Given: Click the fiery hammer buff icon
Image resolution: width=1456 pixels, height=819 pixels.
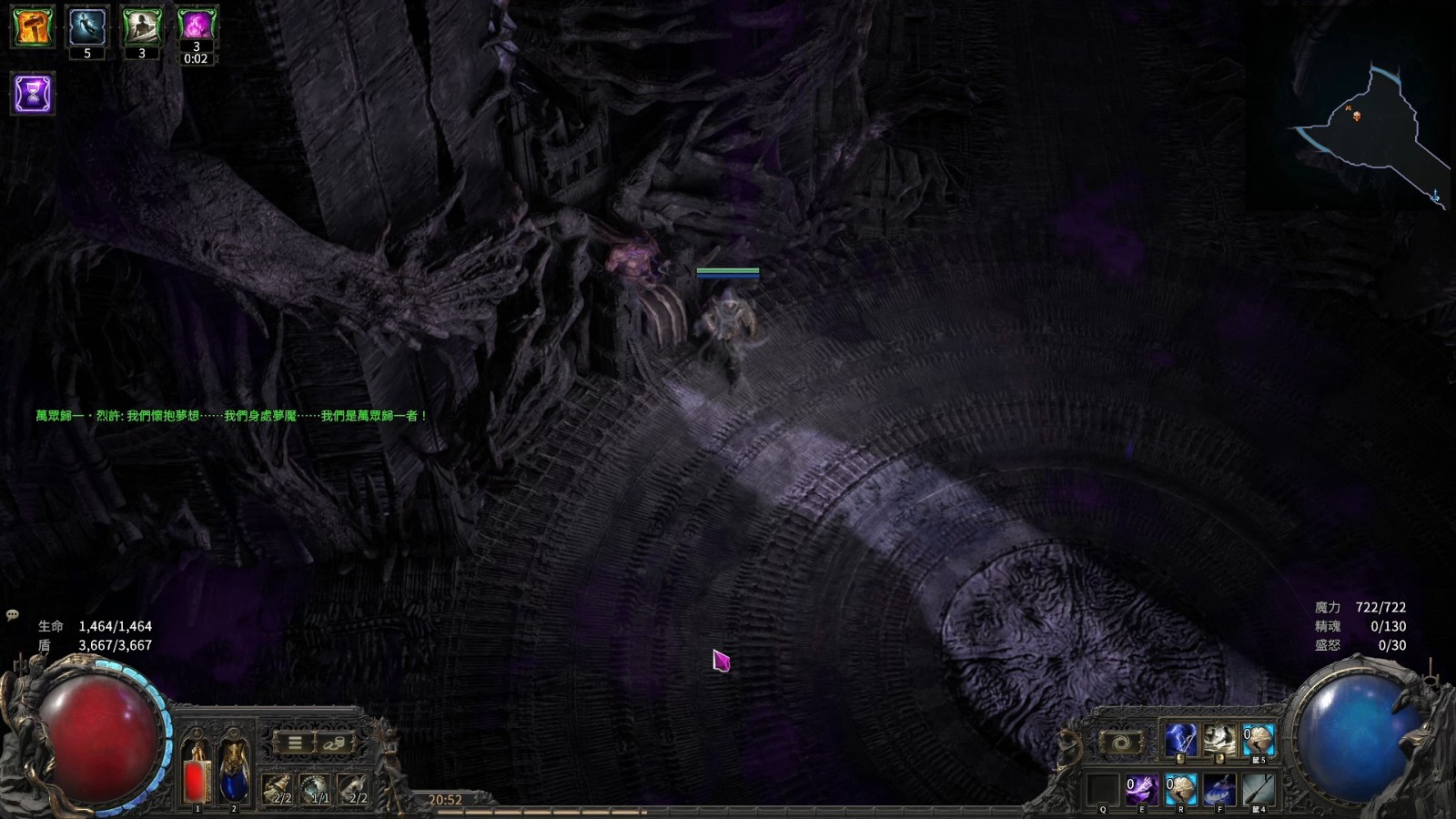Looking at the screenshot, I should tap(33, 26).
